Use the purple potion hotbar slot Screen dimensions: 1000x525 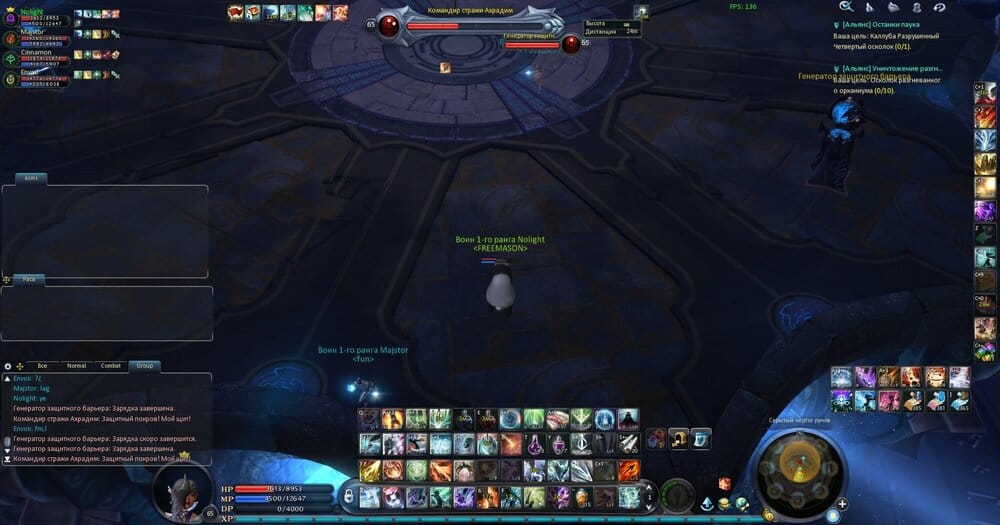click(x=536, y=444)
